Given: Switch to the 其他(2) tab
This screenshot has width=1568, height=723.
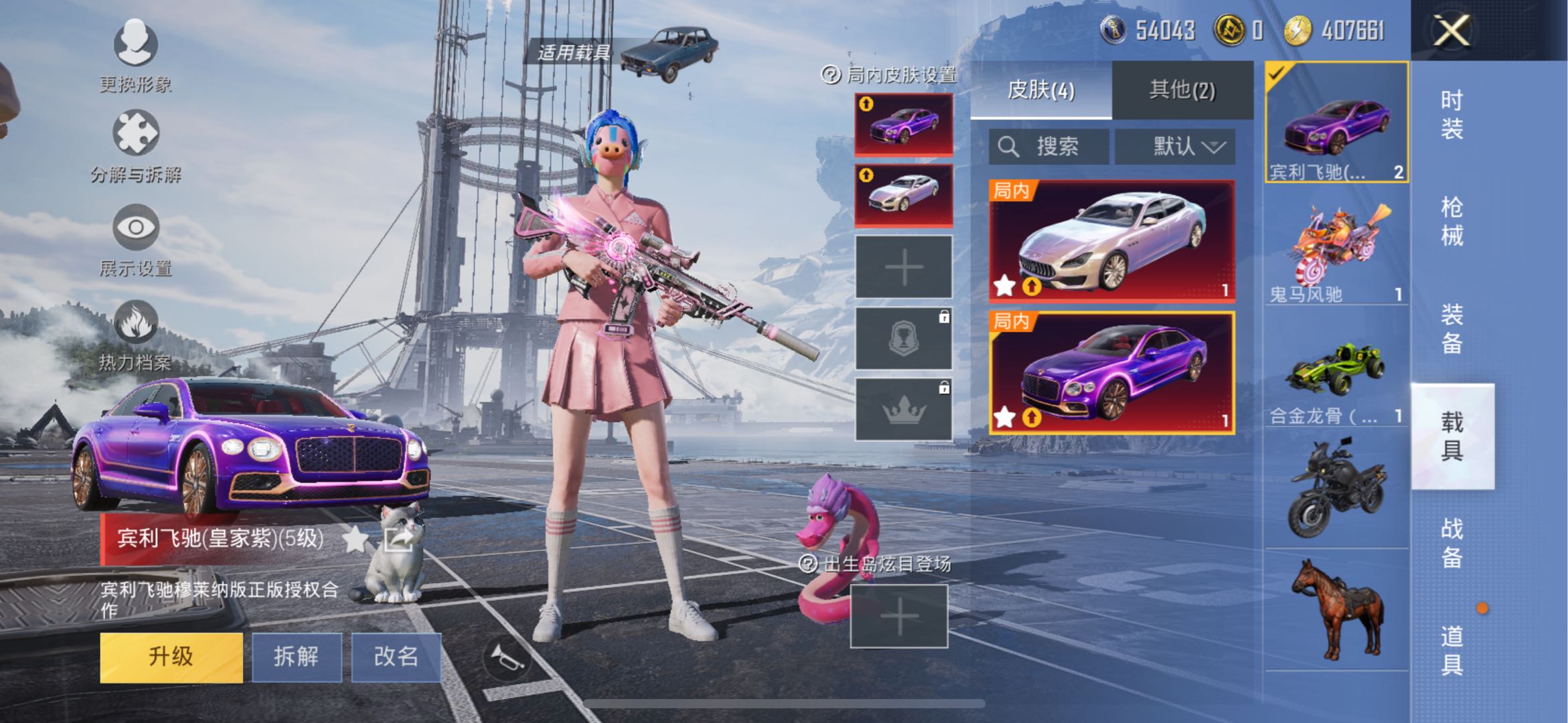Looking at the screenshot, I should point(1182,90).
